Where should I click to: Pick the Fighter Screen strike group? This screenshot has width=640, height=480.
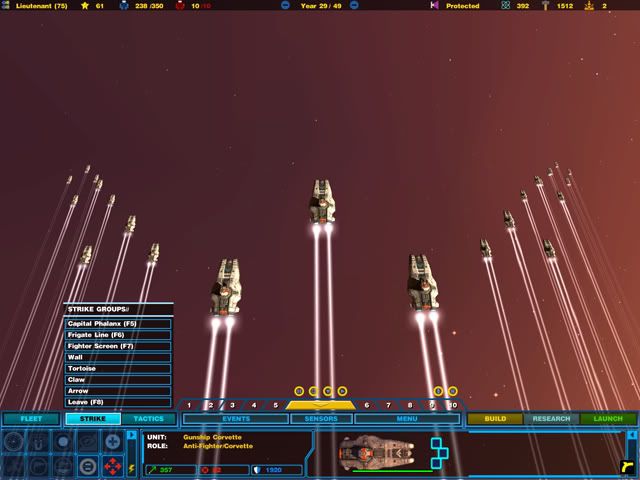point(118,346)
